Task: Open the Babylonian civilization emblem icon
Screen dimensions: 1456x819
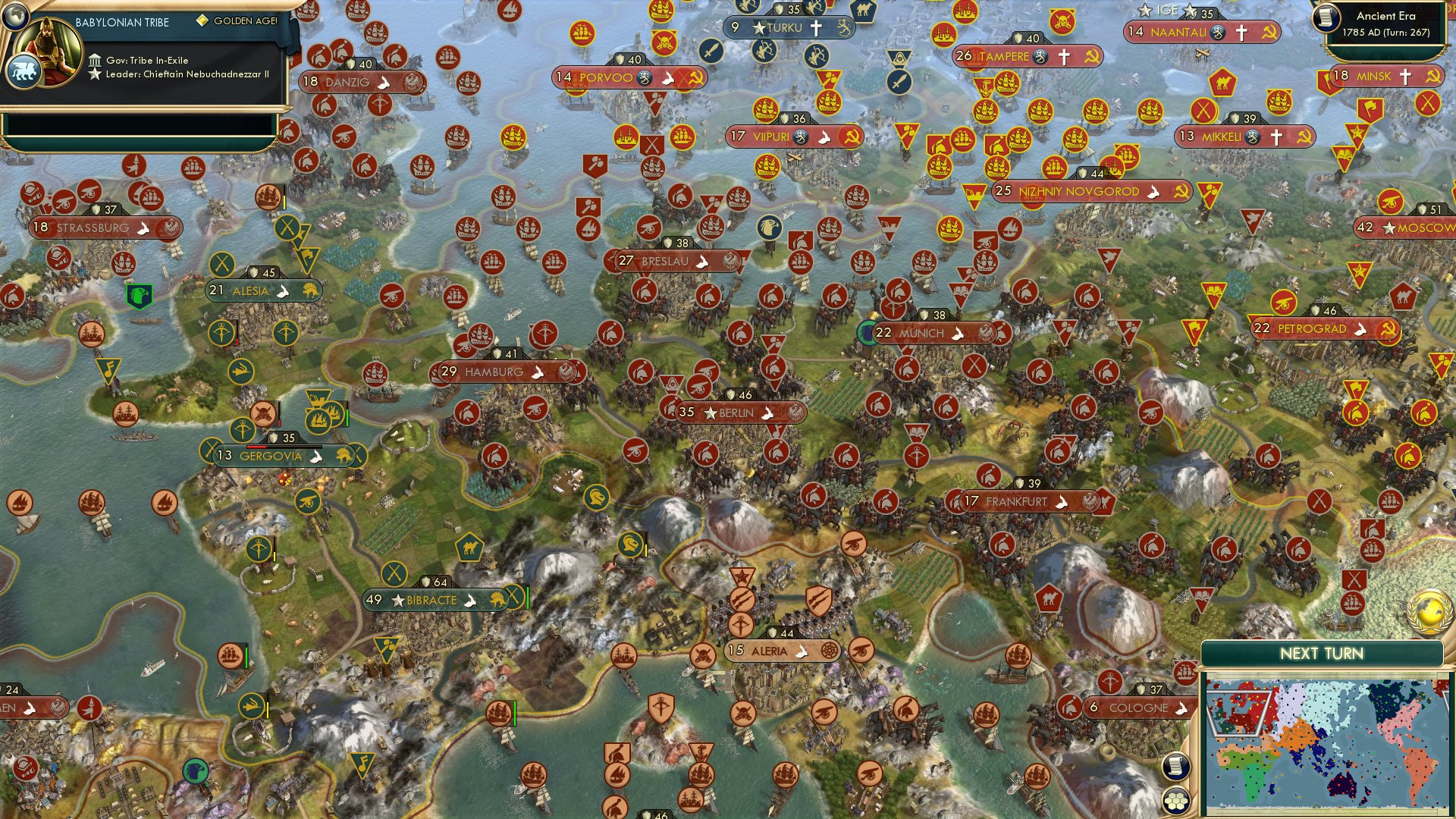Action: (25, 70)
